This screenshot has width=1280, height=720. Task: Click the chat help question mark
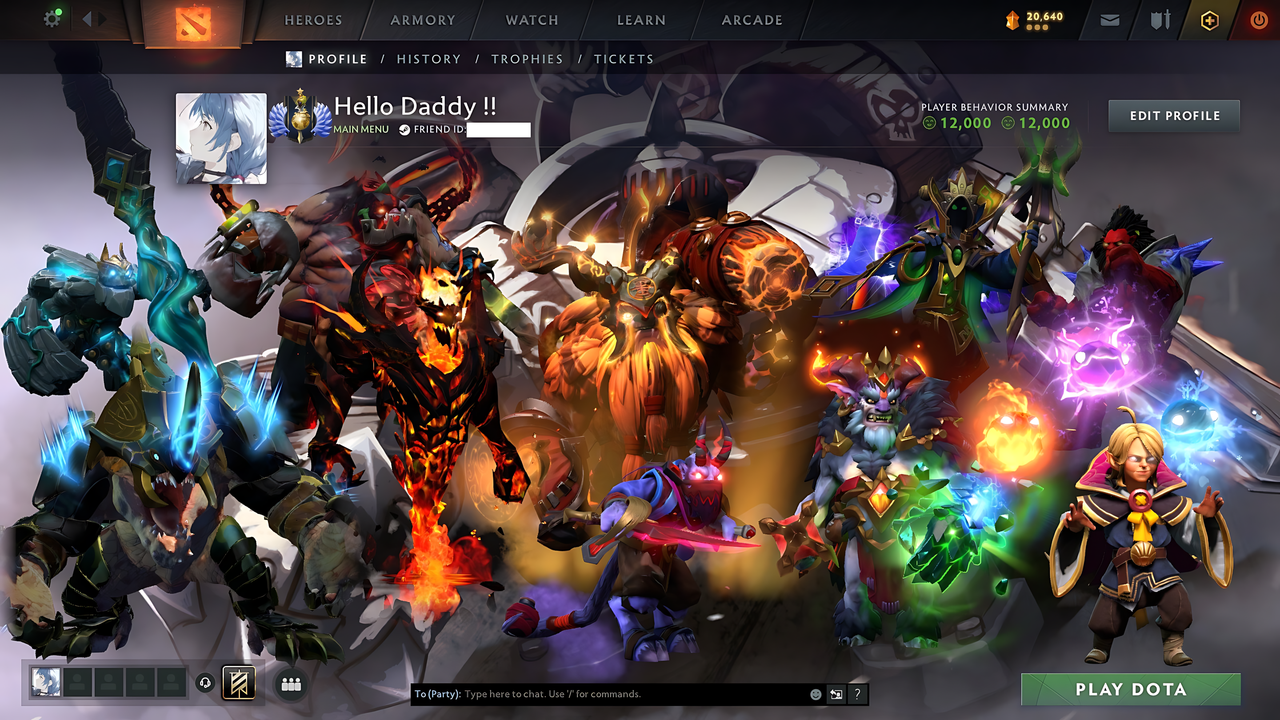tap(857, 693)
